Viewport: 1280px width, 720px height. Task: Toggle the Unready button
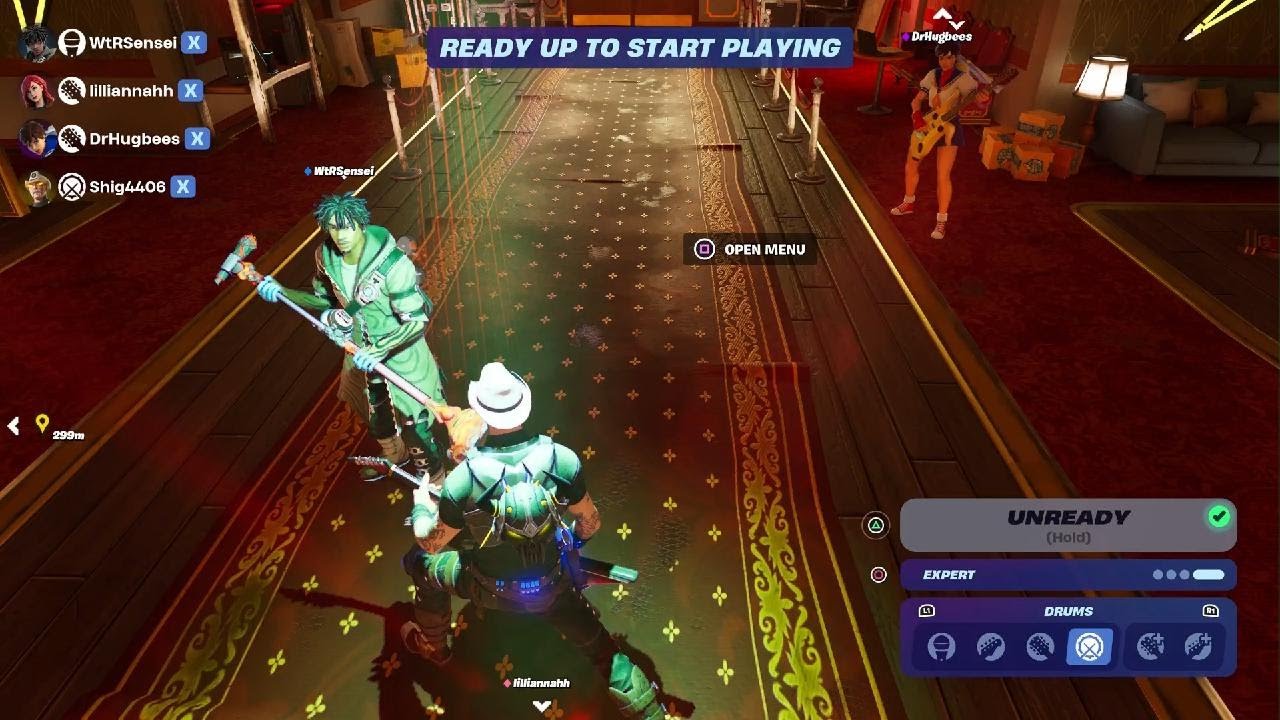pyautogui.click(x=1068, y=525)
